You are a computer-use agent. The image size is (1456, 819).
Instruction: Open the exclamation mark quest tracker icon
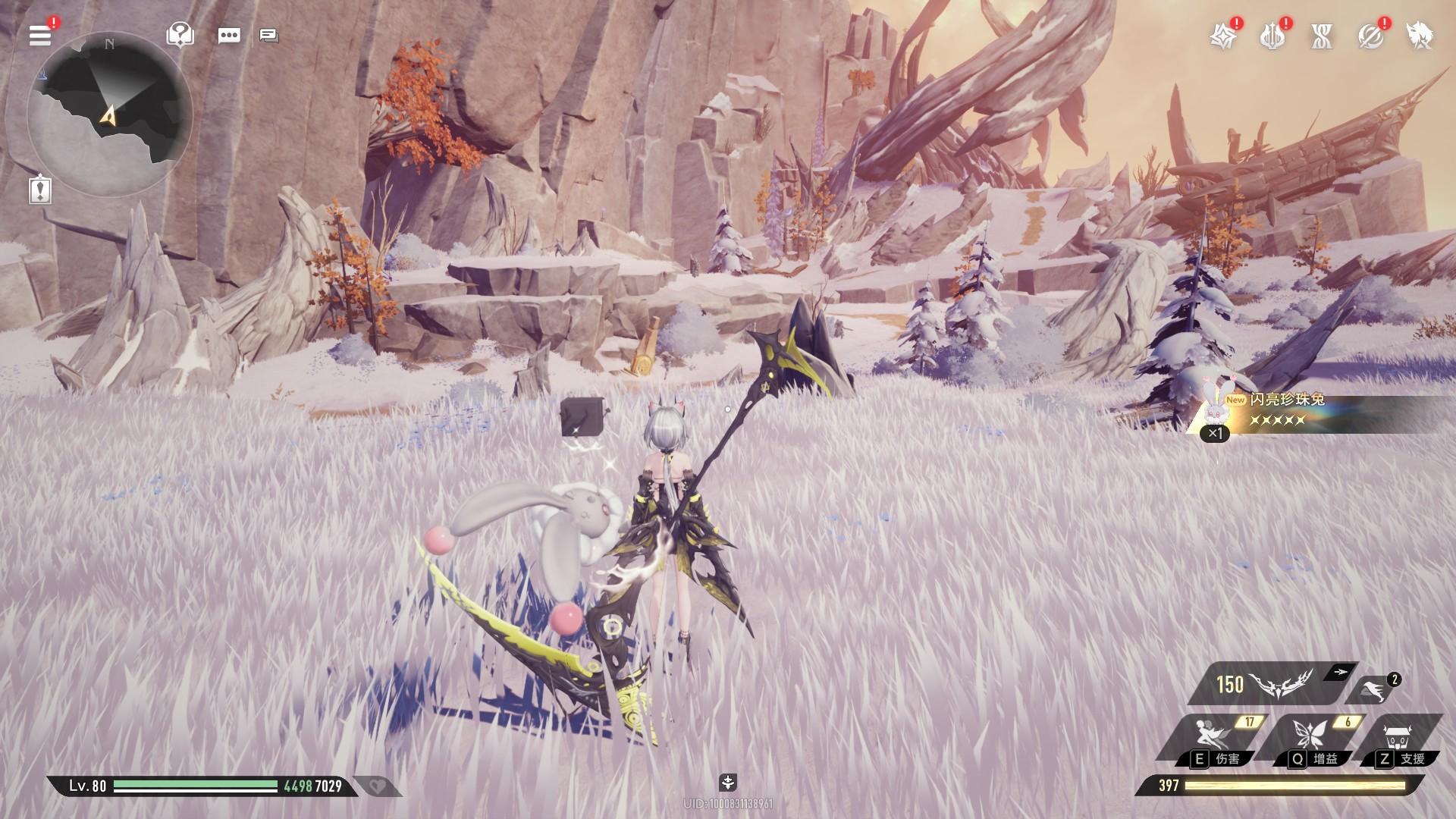point(40,189)
